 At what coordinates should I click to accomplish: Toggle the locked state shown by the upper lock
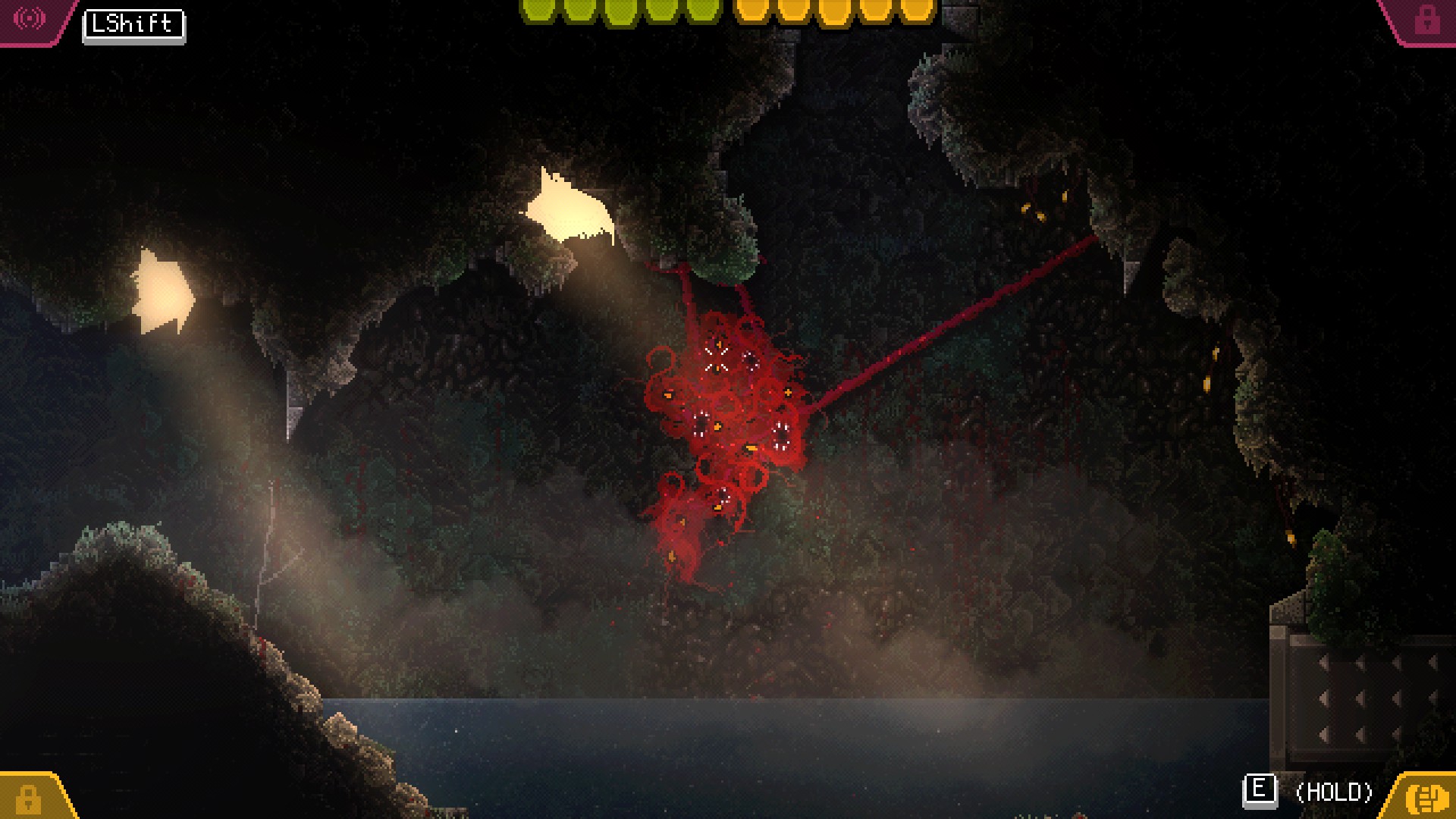[1426, 18]
